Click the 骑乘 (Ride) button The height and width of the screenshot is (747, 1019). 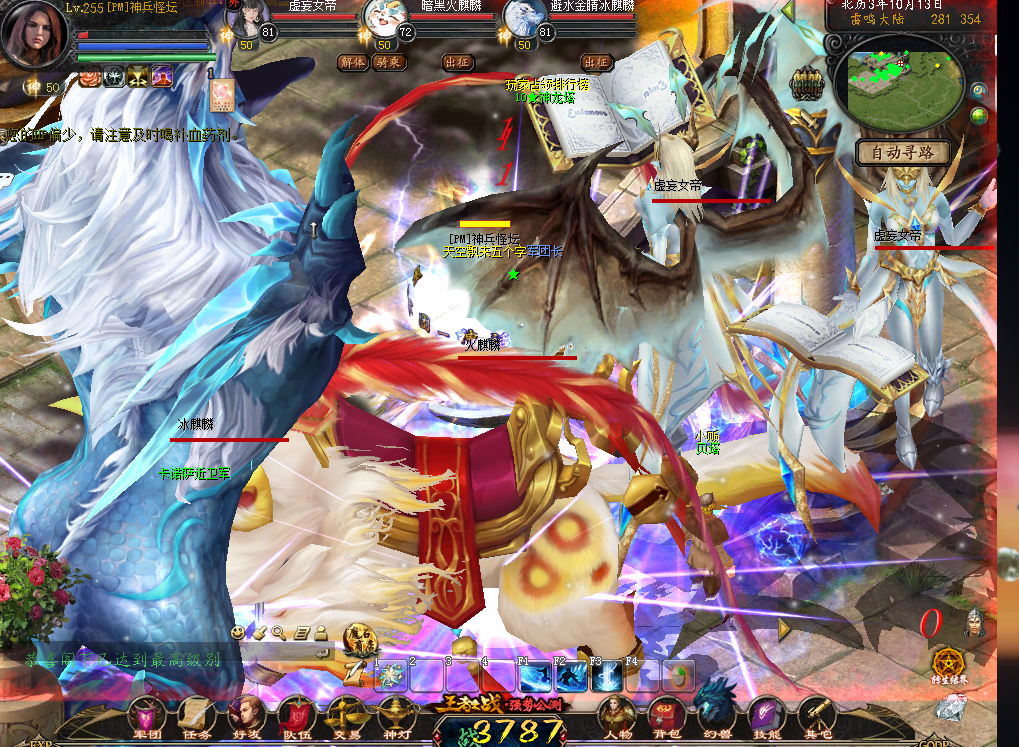pyautogui.click(x=386, y=62)
